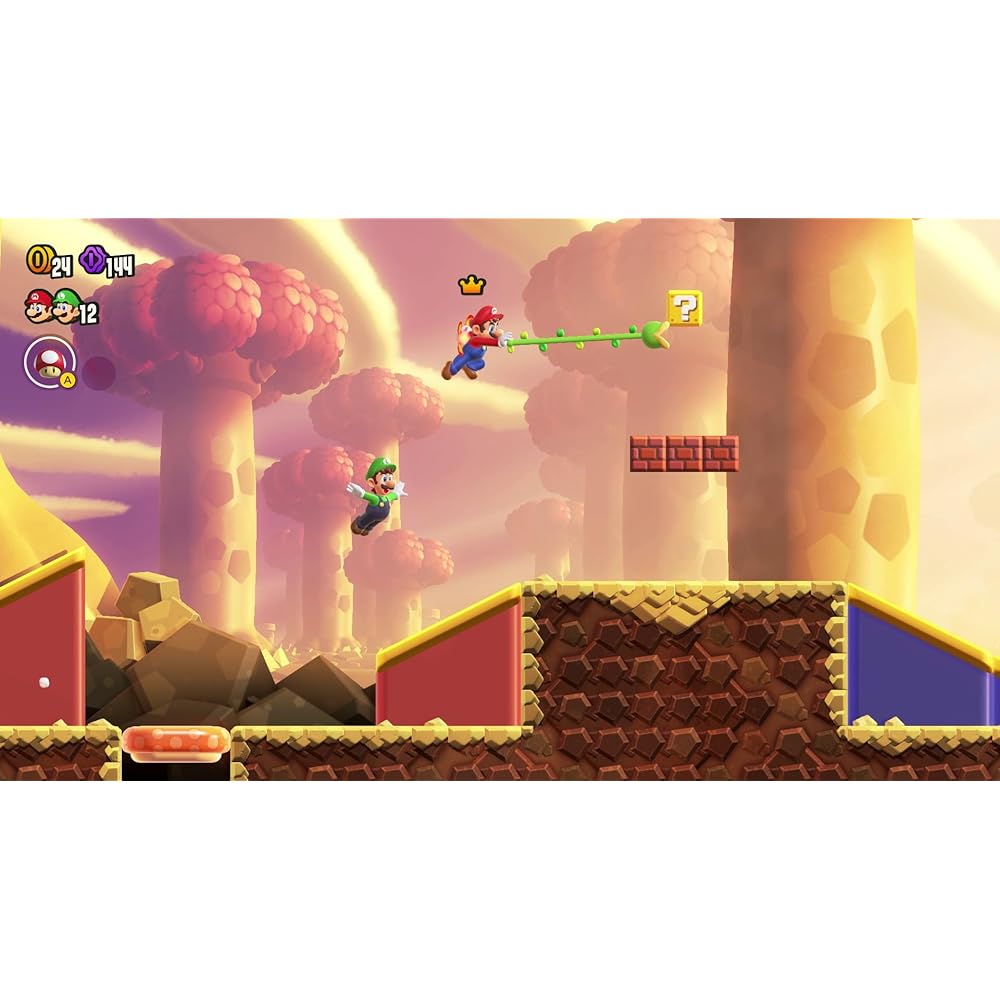Screen dimensions: 1000x1000
Task: Click Mario's head icon in the HUD
Action: coord(38,307)
